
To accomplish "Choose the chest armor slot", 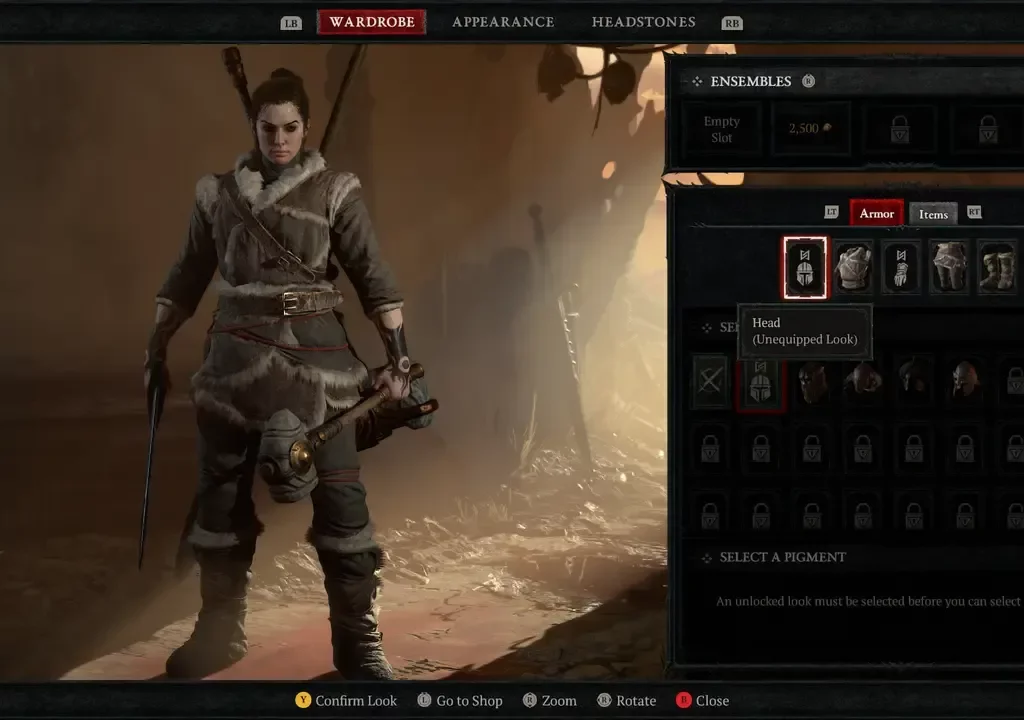I will 853,268.
